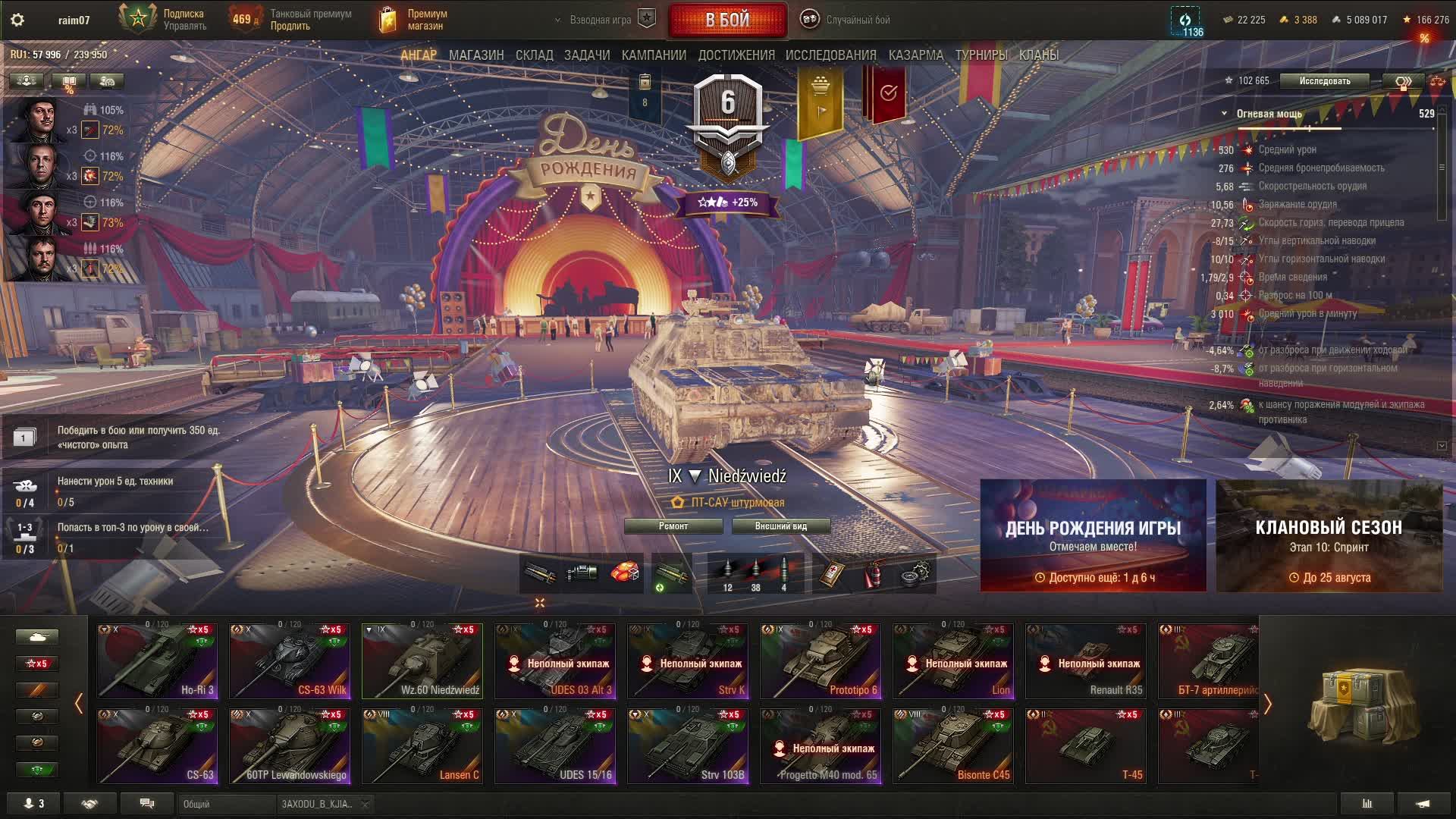Open Внешний вид customization

tap(780, 526)
